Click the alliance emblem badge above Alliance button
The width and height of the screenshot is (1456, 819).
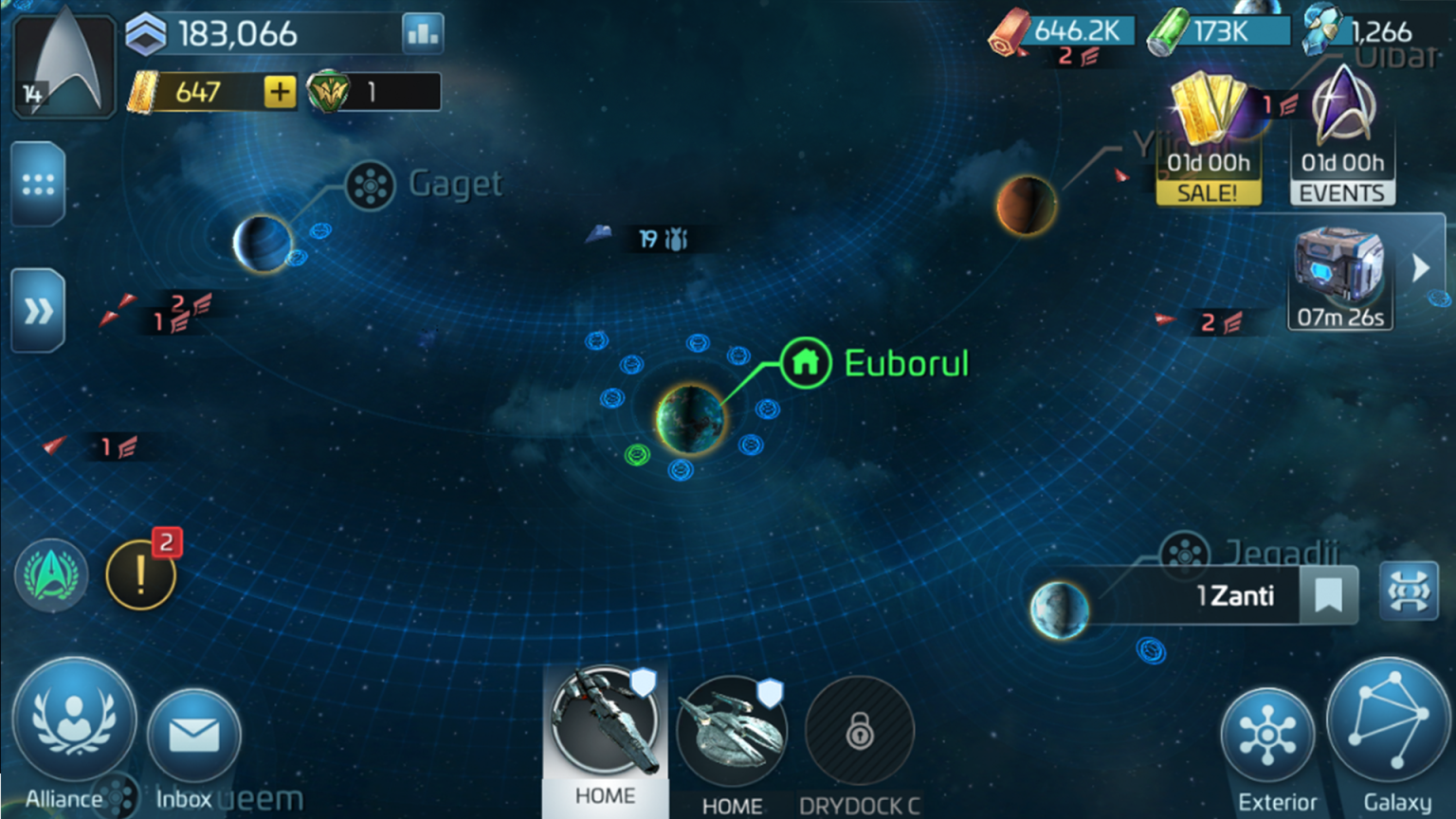pos(51,573)
